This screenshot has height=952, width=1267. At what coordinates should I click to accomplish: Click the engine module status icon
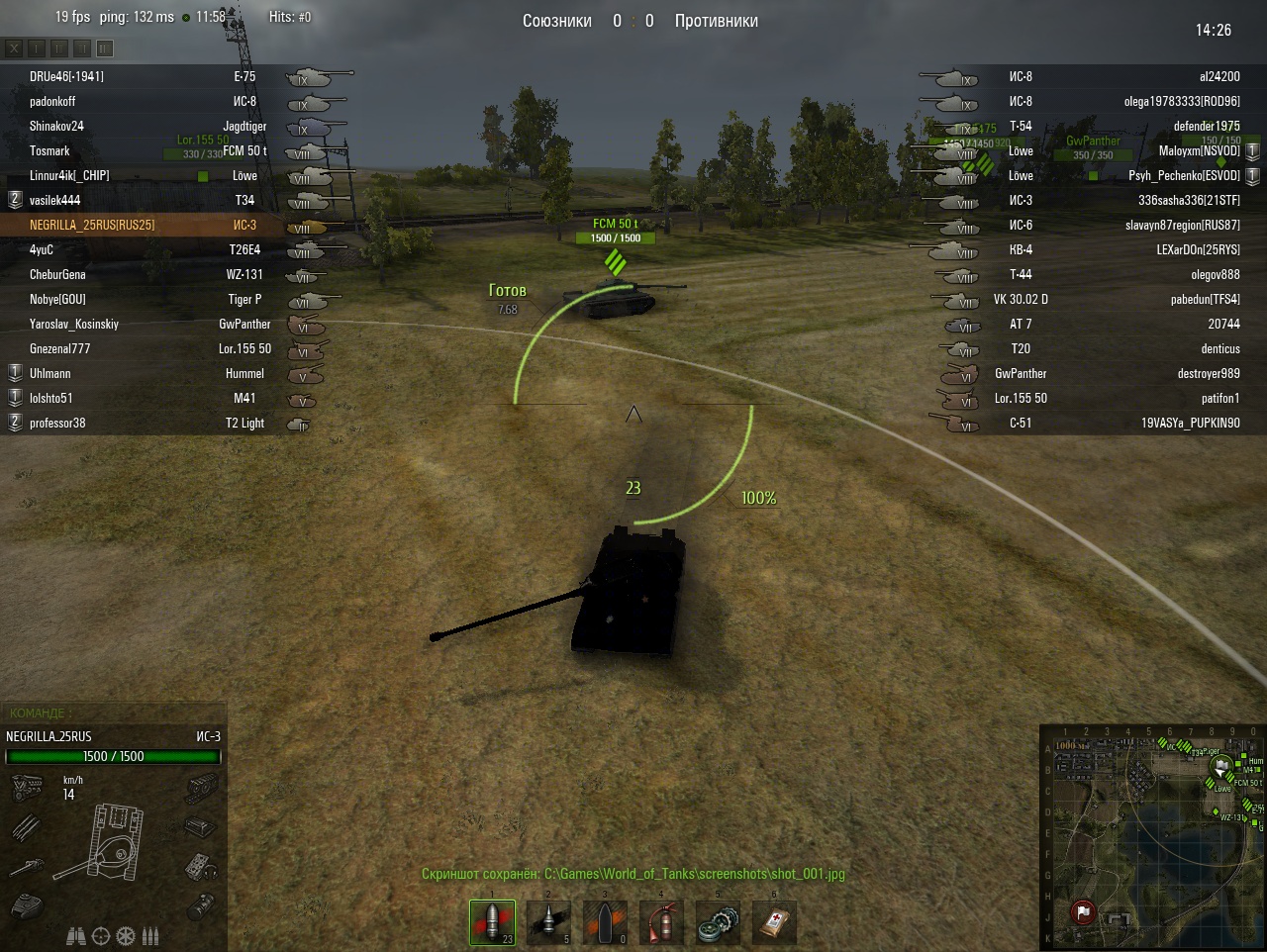click(x=26, y=789)
